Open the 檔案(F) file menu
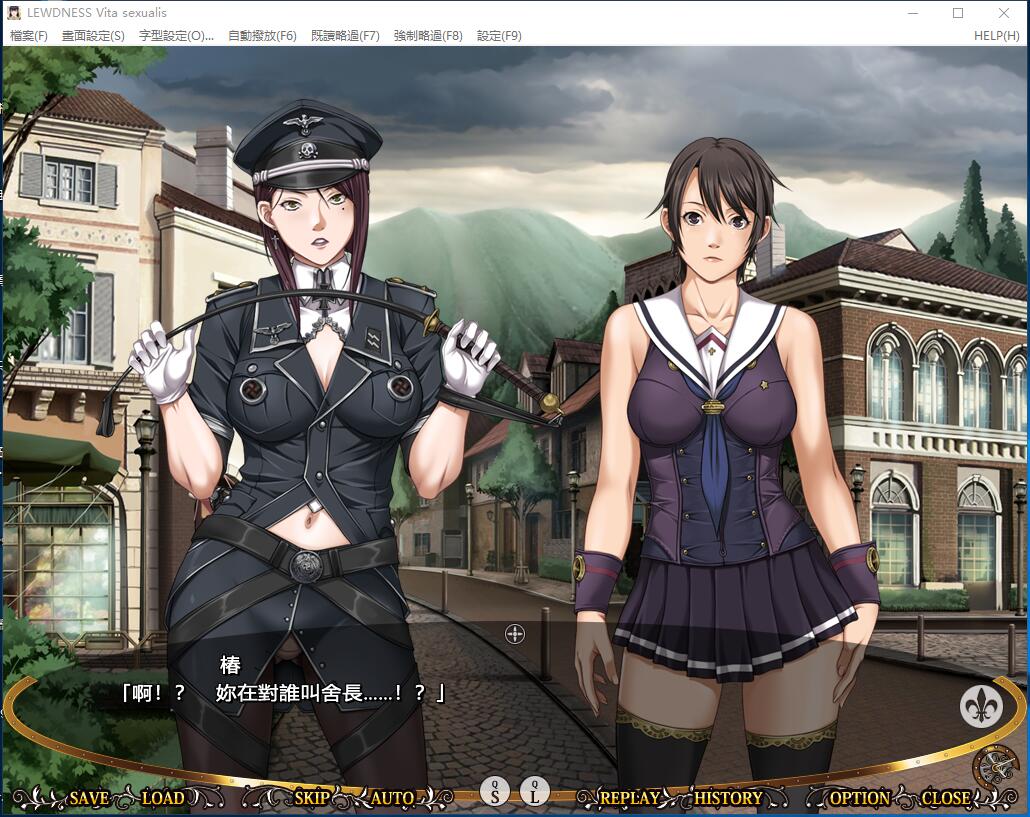This screenshot has width=1030, height=817. 29,36
